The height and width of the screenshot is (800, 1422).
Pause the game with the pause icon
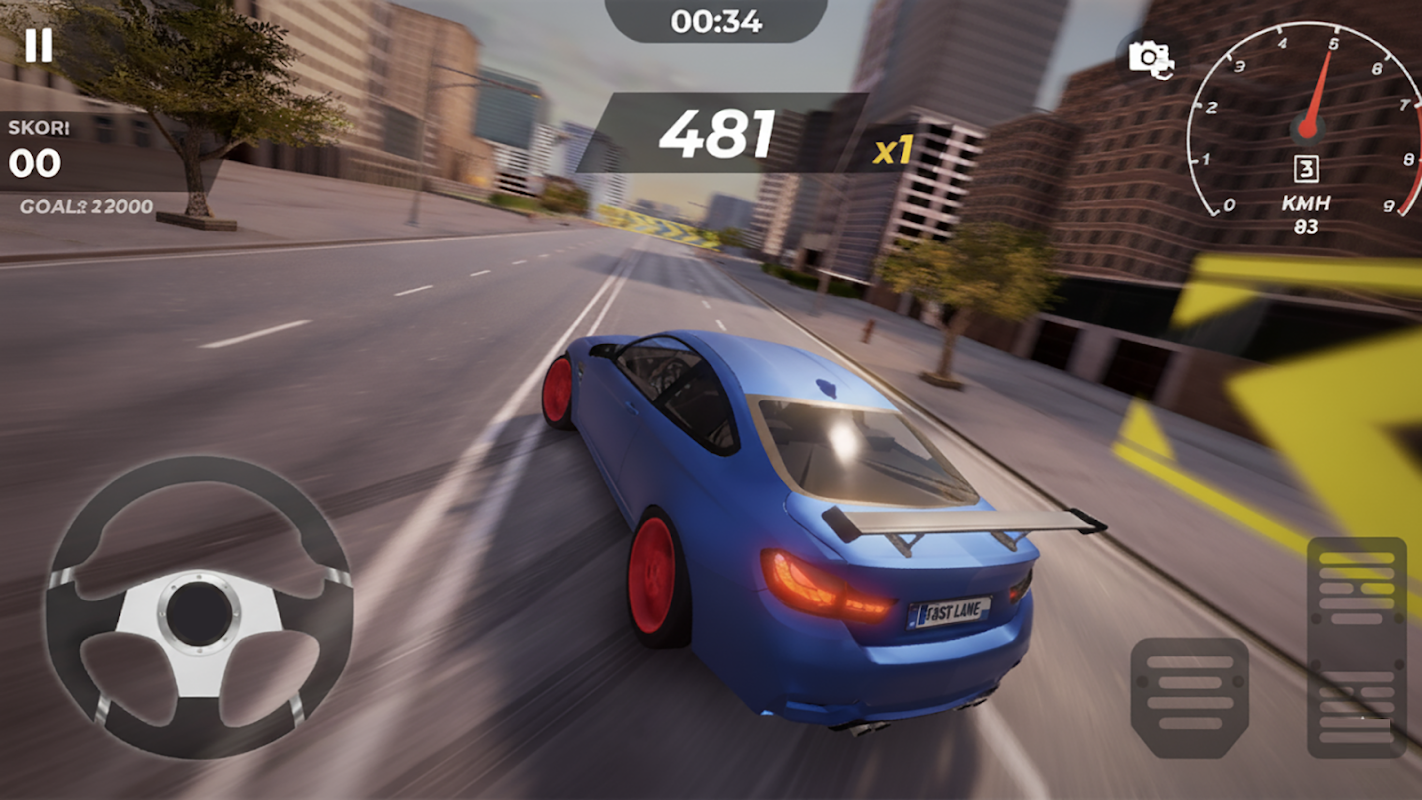pyautogui.click(x=38, y=45)
